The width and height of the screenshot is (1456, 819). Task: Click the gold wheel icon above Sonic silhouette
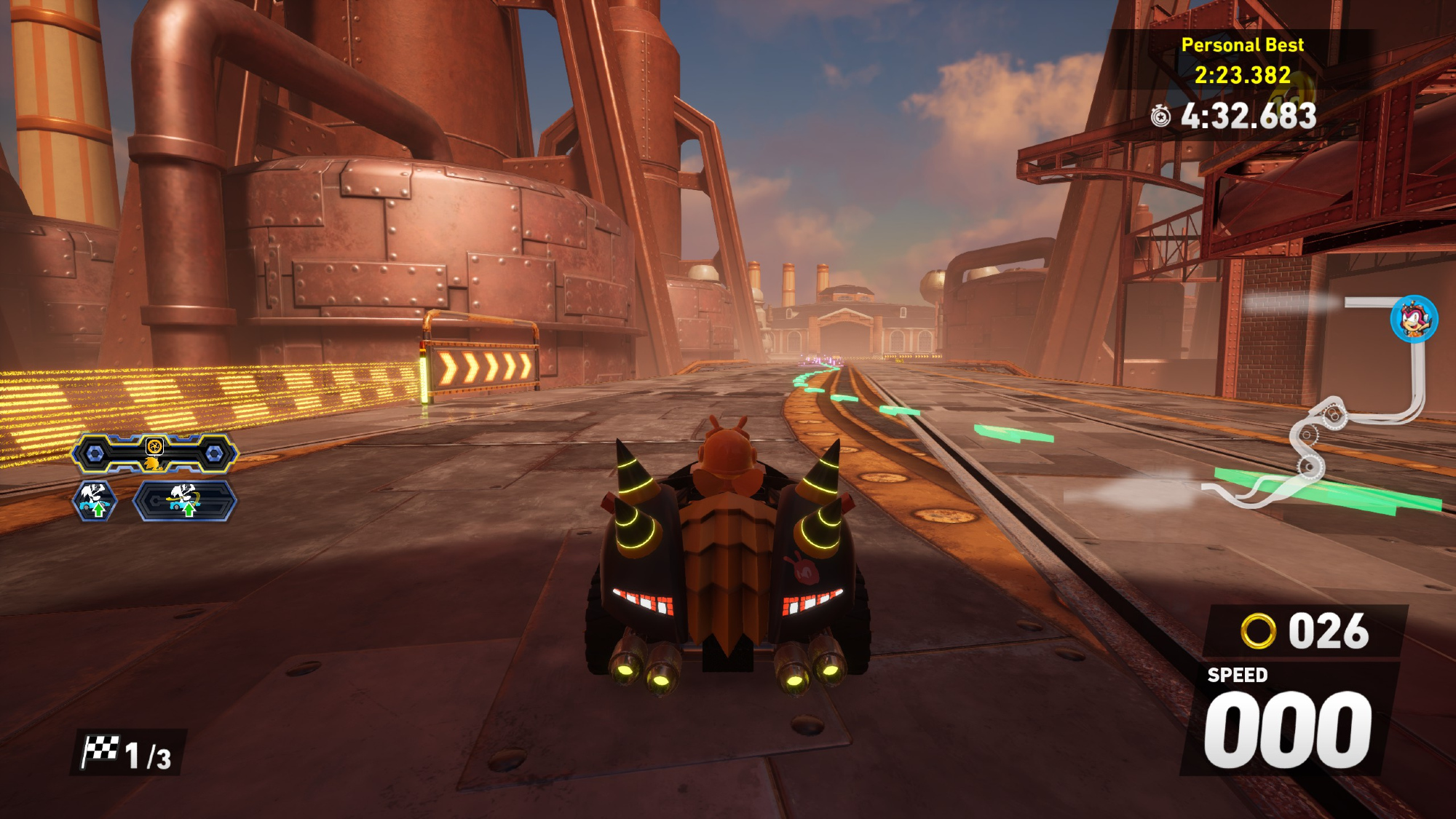154,446
